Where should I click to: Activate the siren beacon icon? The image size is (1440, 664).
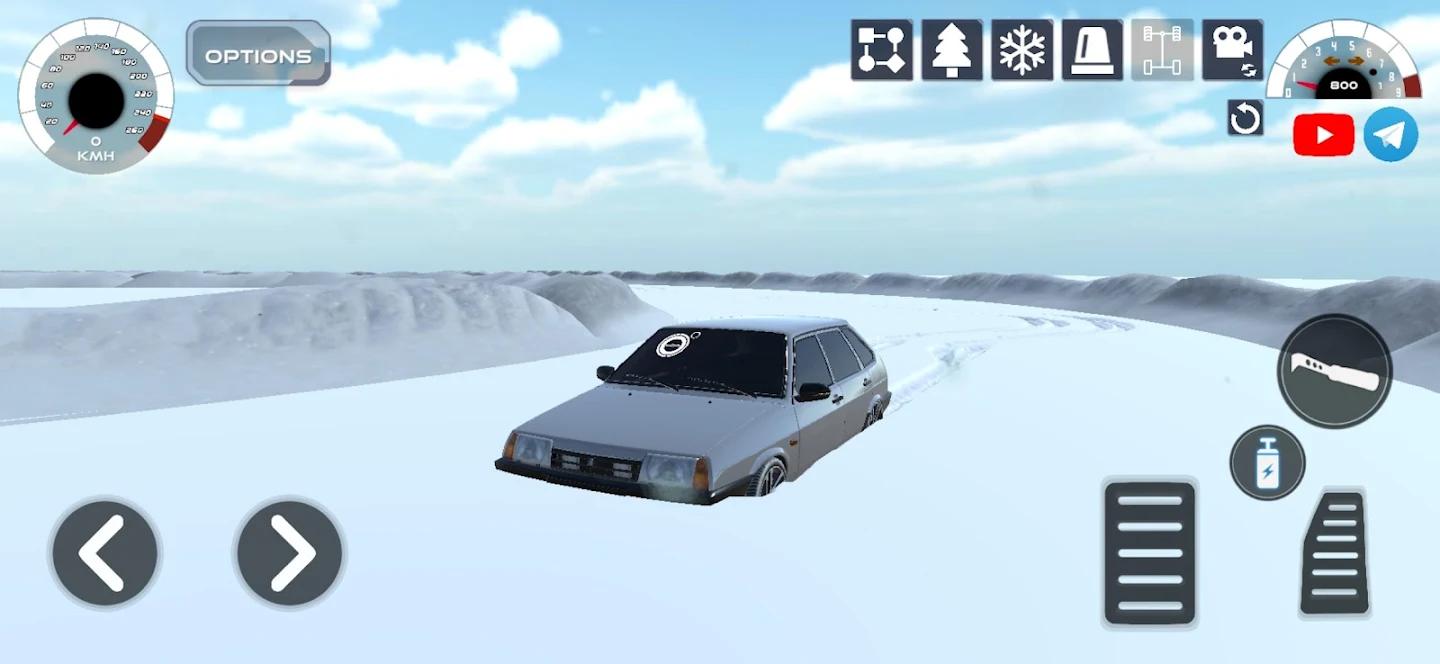click(x=1091, y=50)
